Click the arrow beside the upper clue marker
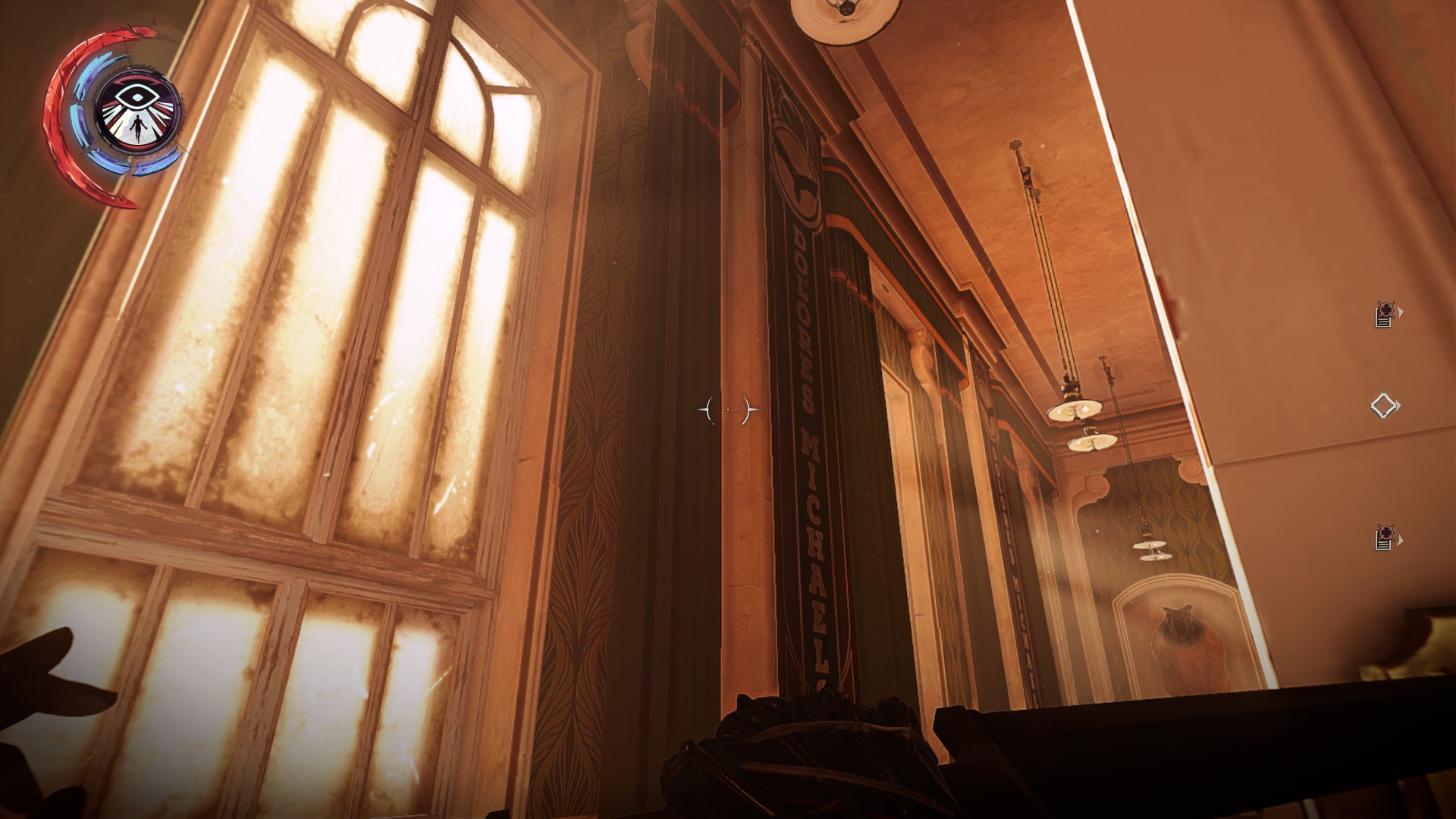 (1400, 313)
